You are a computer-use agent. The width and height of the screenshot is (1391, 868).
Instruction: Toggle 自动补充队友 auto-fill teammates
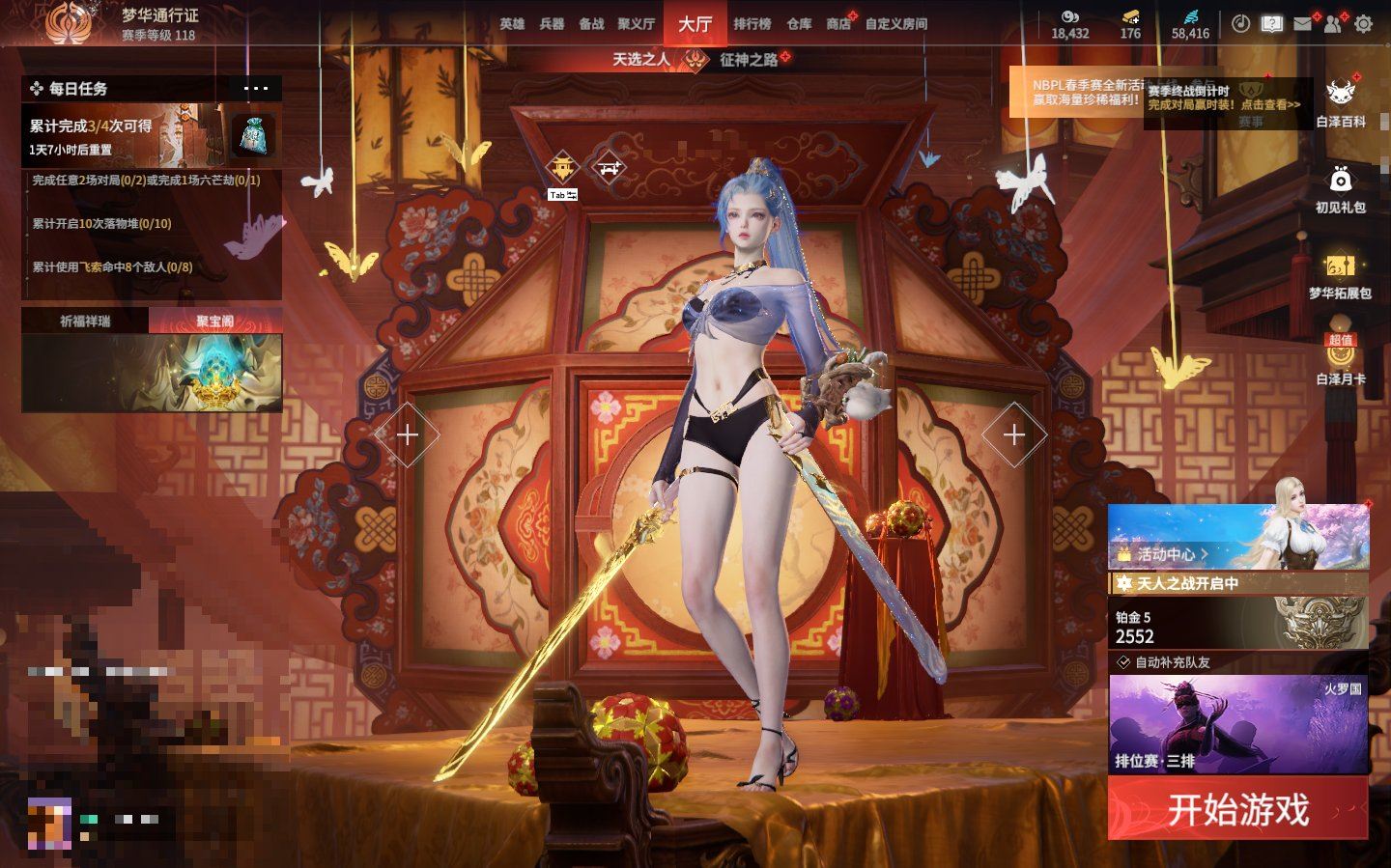(1124, 662)
